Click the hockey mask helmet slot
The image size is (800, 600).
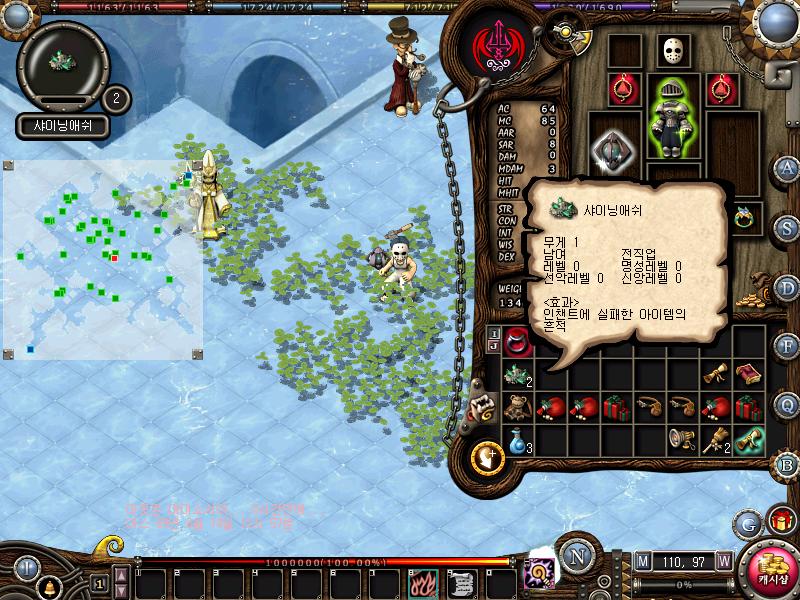pyautogui.click(x=673, y=50)
